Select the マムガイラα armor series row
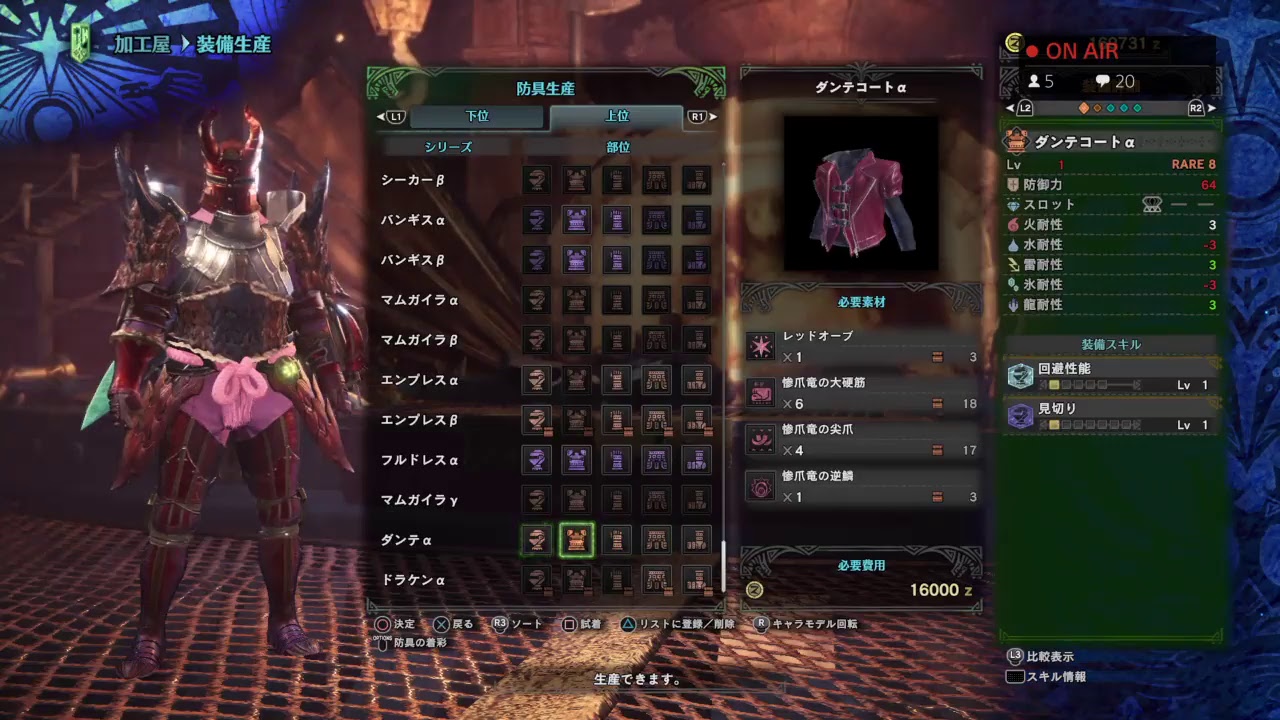1280x720 pixels. [x=419, y=300]
